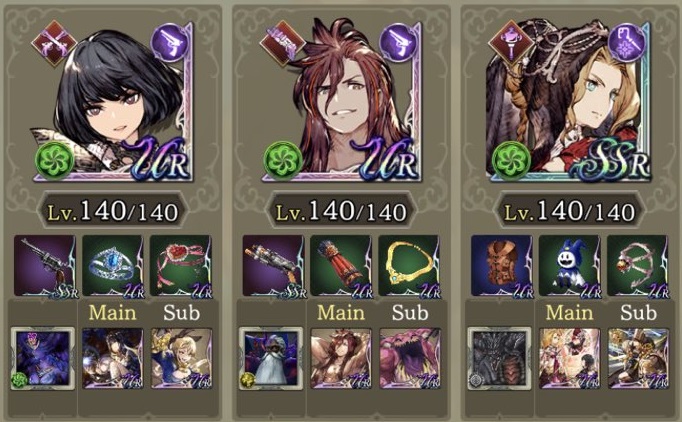
Task: Open the revolver weapon slot
Action: click(44, 267)
